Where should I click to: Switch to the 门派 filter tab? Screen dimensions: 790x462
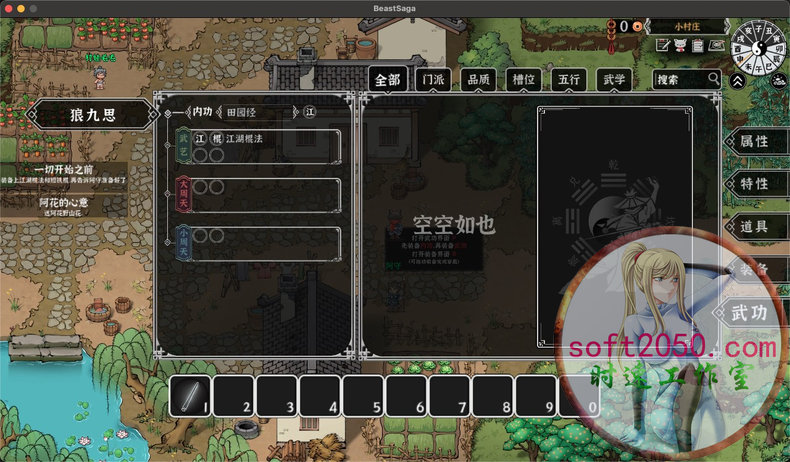435,80
